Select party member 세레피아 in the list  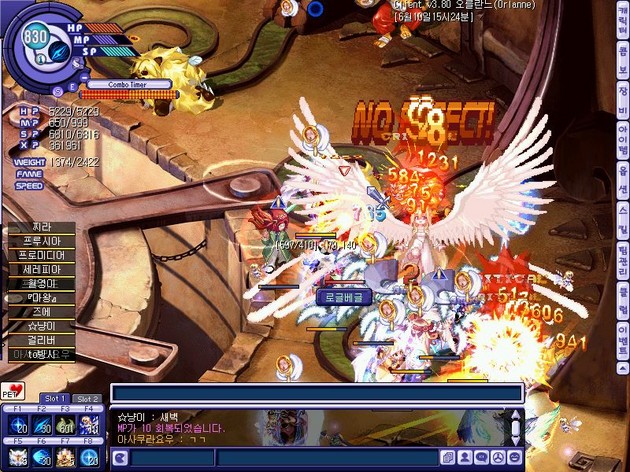40,269
